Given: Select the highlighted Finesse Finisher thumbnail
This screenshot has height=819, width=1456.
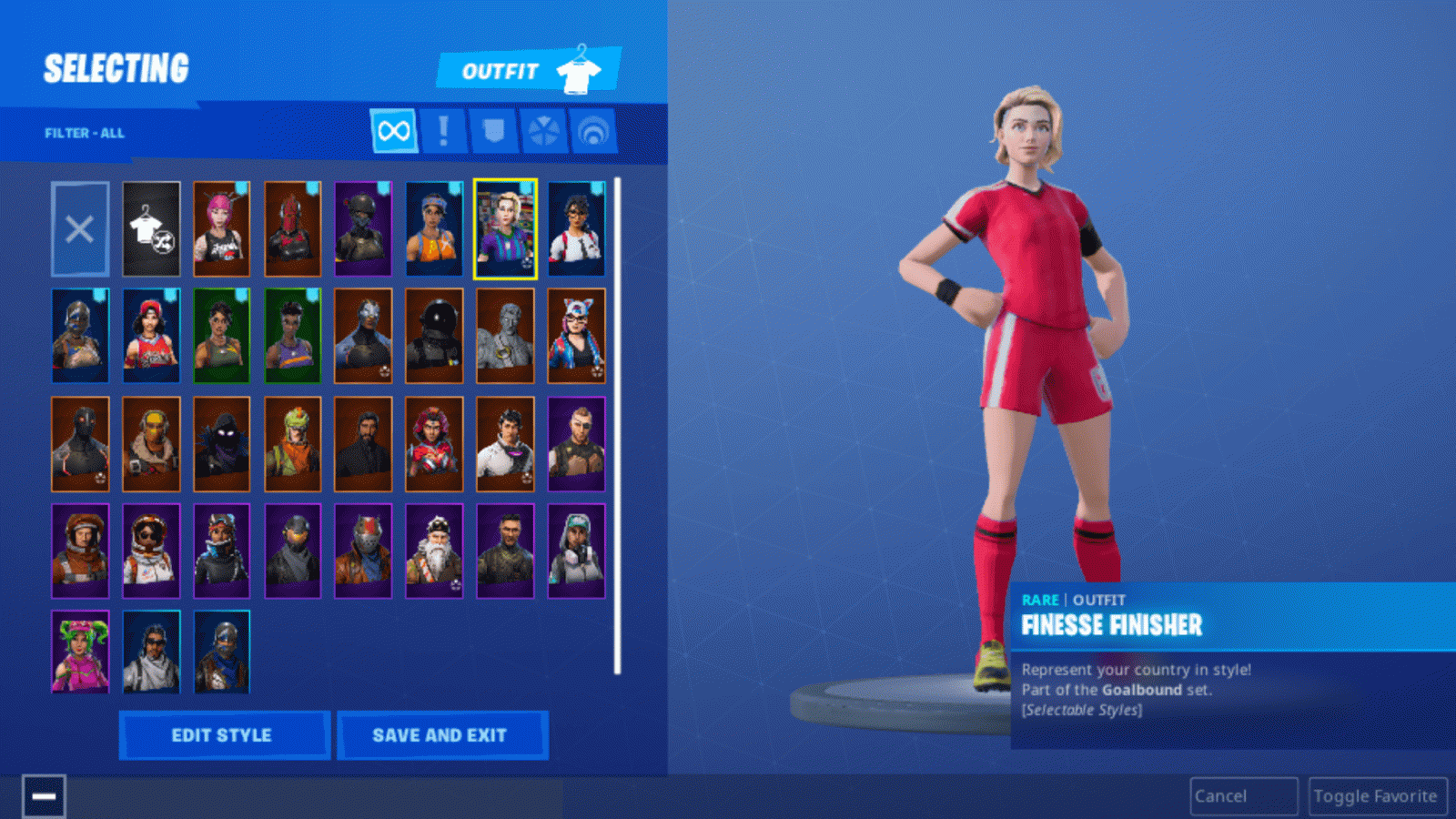Looking at the screenshot, I should click(x=507, y=229).
